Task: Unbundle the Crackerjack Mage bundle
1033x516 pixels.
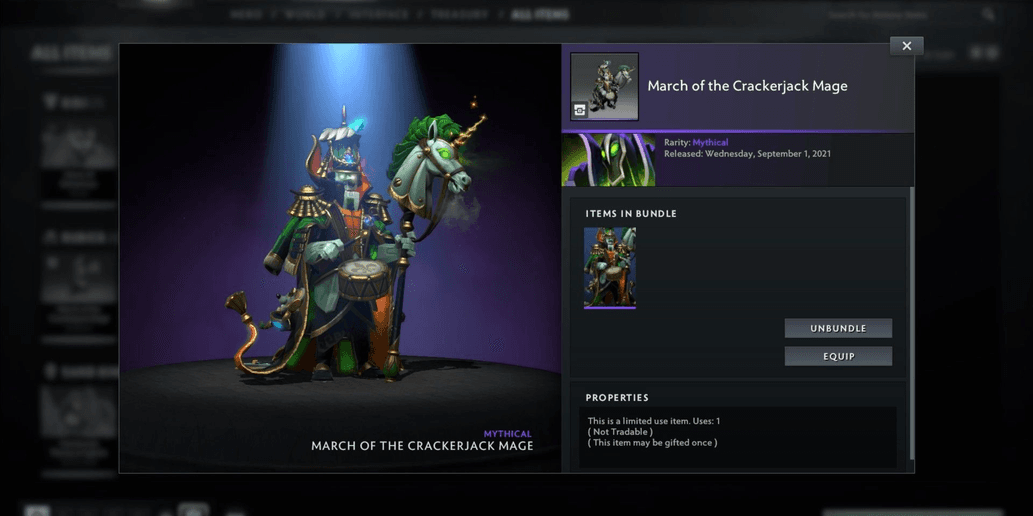Action: (838, 328)
